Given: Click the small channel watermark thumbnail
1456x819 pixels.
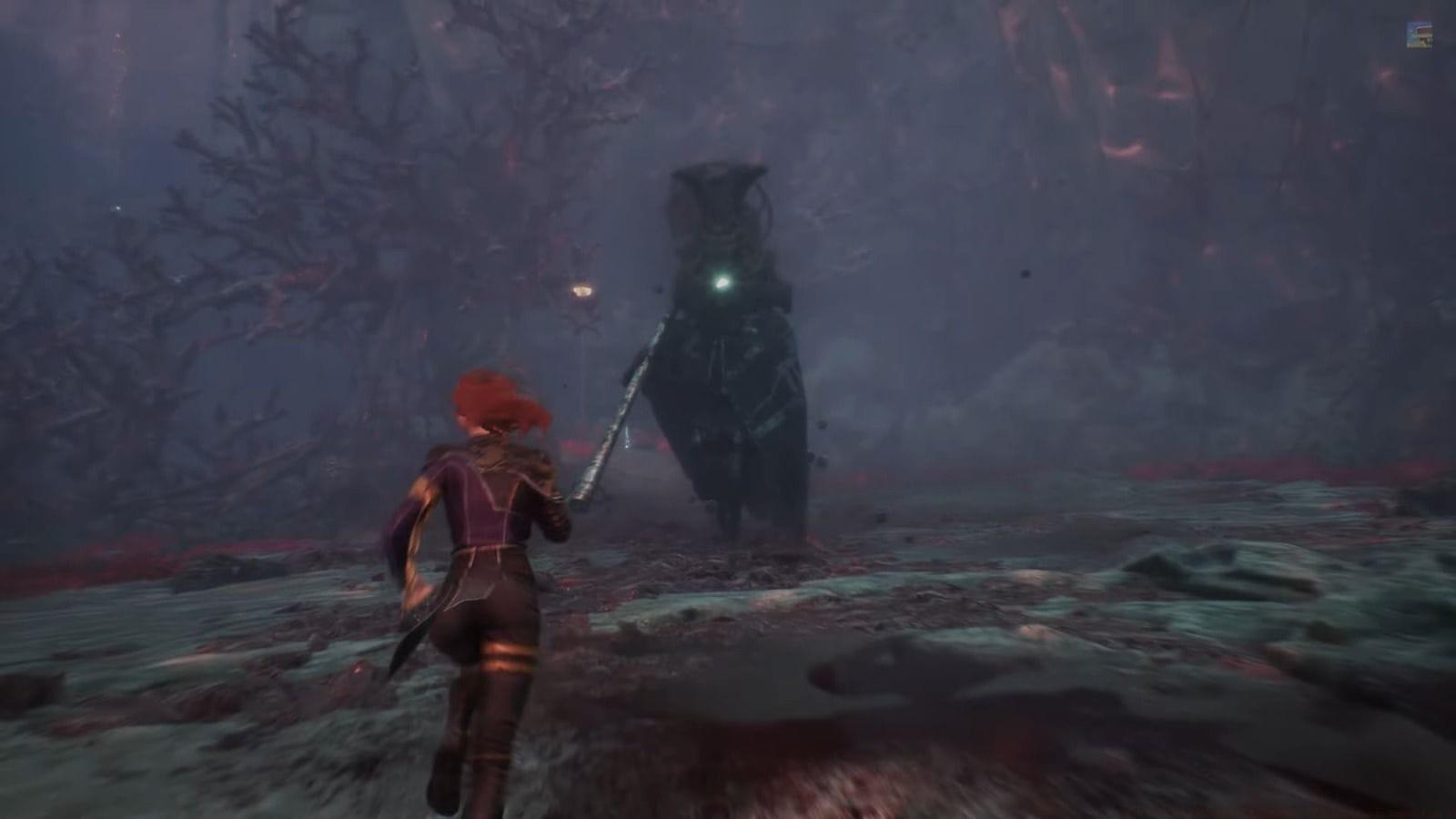Looking at the screenshot, I should pos(1419,35).
